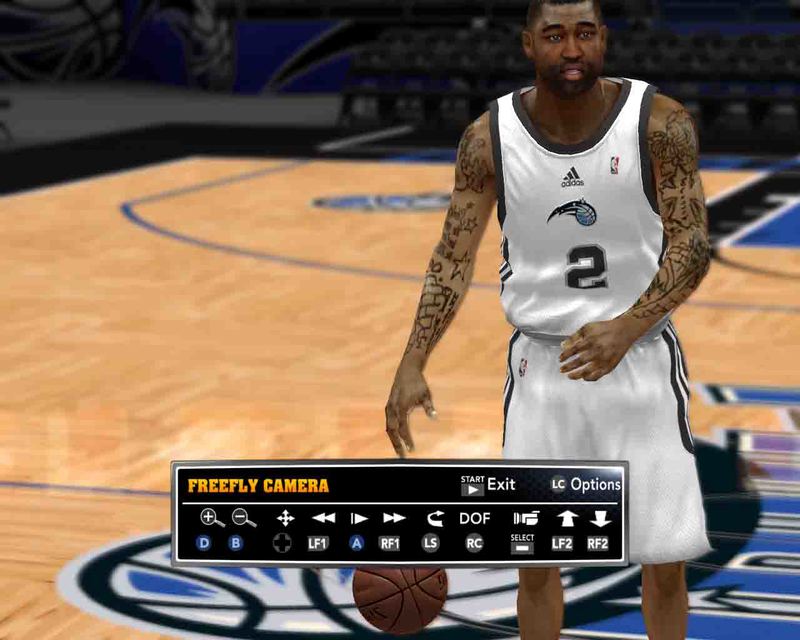The image size is (800, 640).
Task: Activate the curved rotate arrow icon
Action: 434,518
